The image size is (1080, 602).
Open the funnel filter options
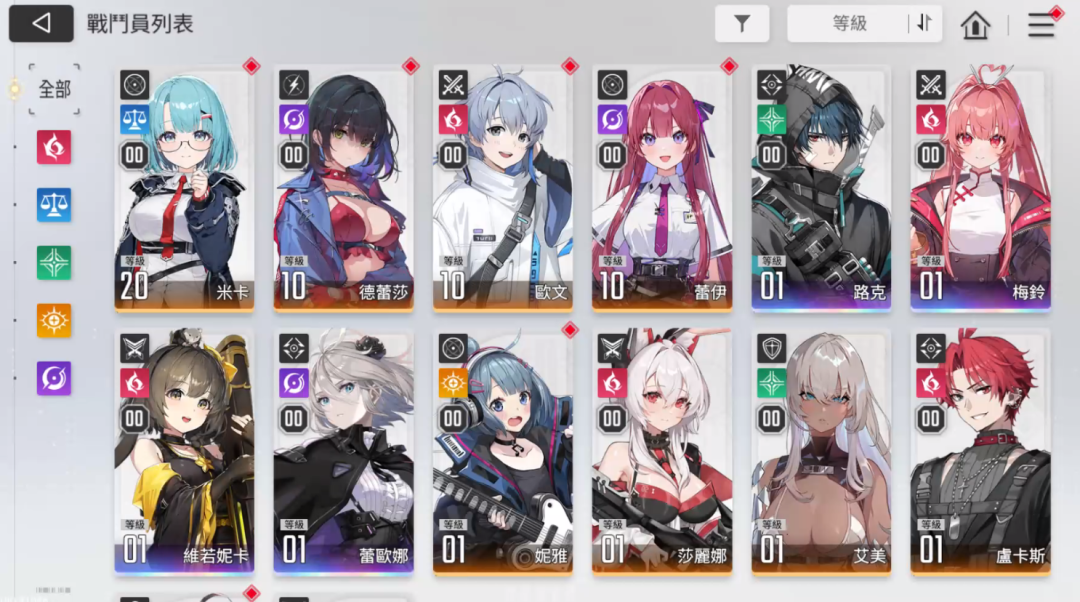[x=742, y=24]
